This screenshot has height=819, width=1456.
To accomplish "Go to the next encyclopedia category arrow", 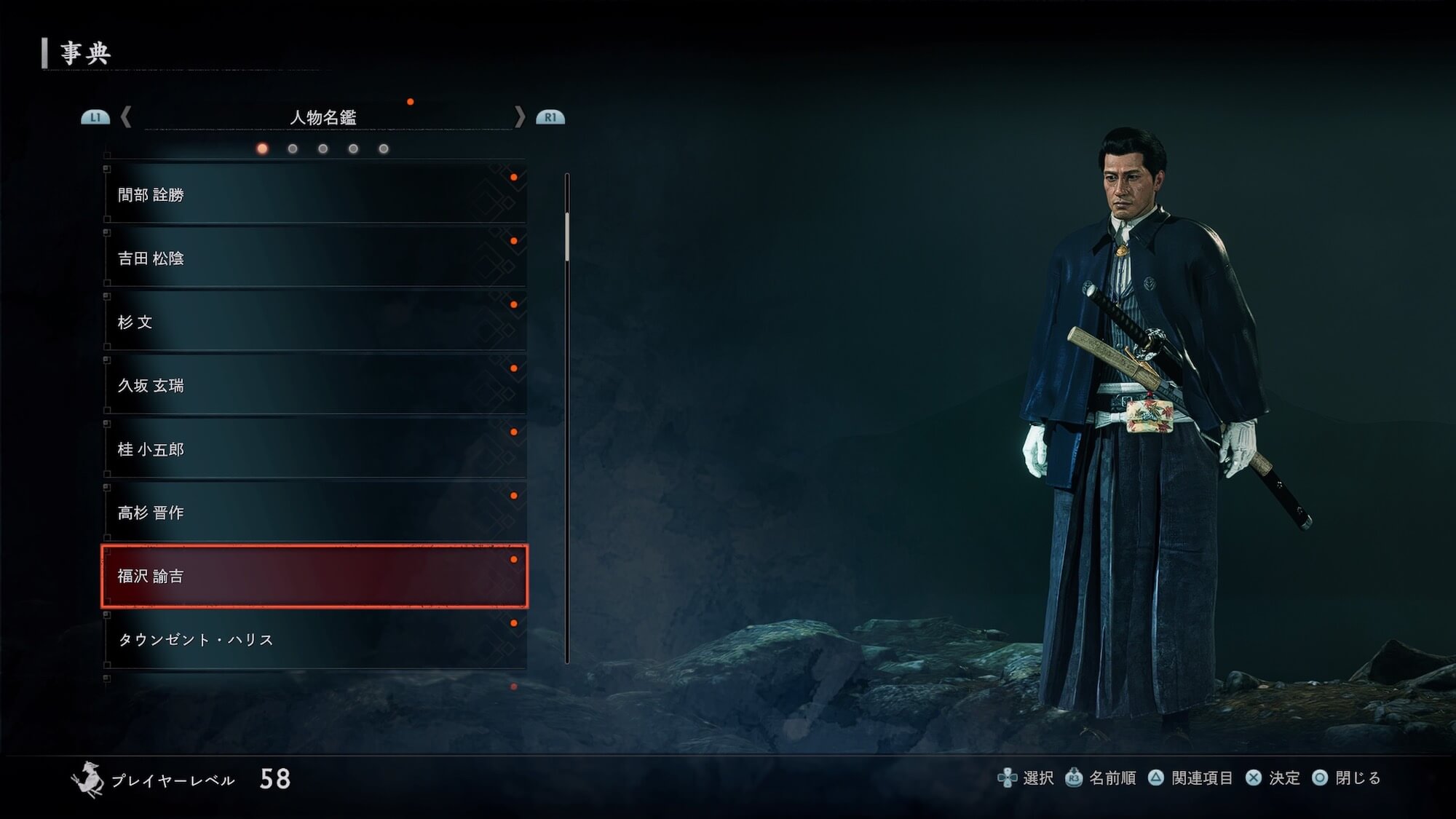I will point(519,116).
